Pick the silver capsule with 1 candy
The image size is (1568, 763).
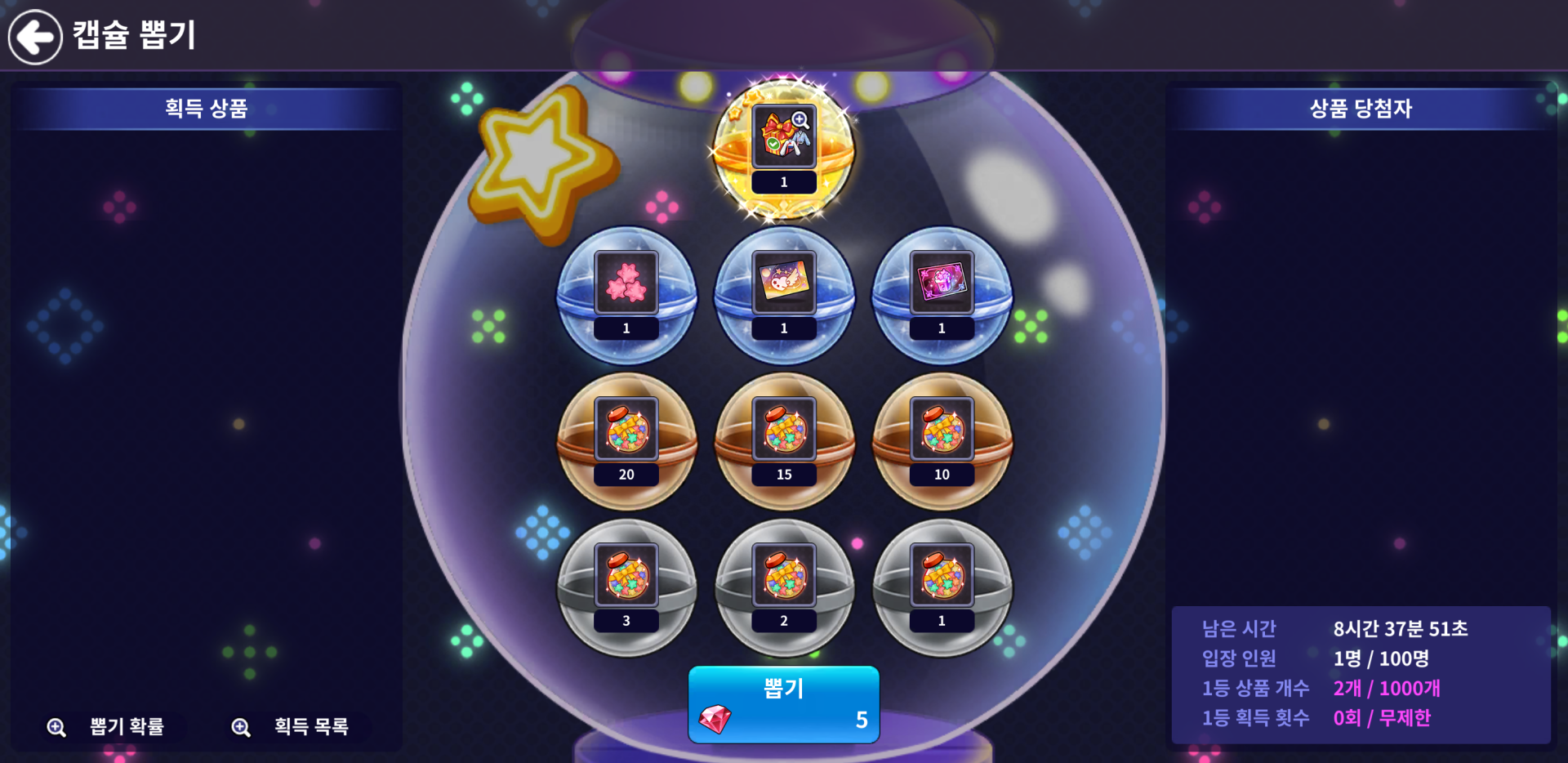point(942,587)
